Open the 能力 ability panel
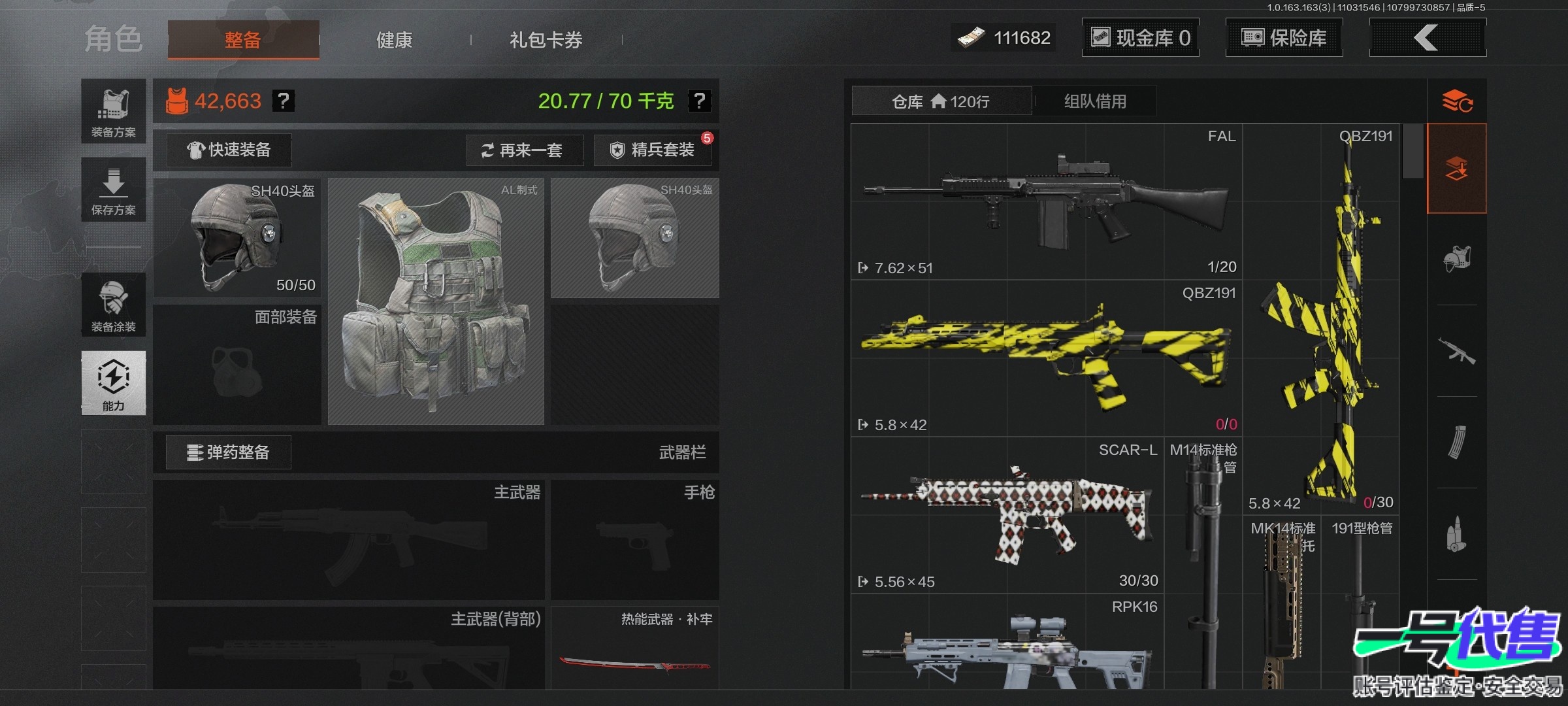The width and height of the screenshot is (1568, 706). pyautogui.click(x=113, y=383)
